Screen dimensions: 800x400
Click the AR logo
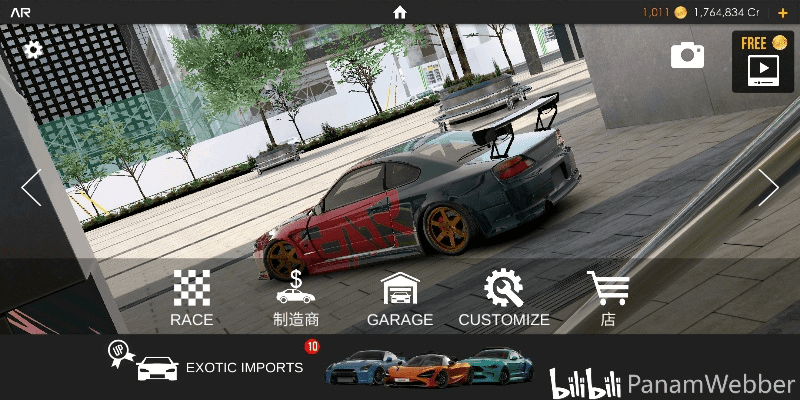(x=20, y=12)
